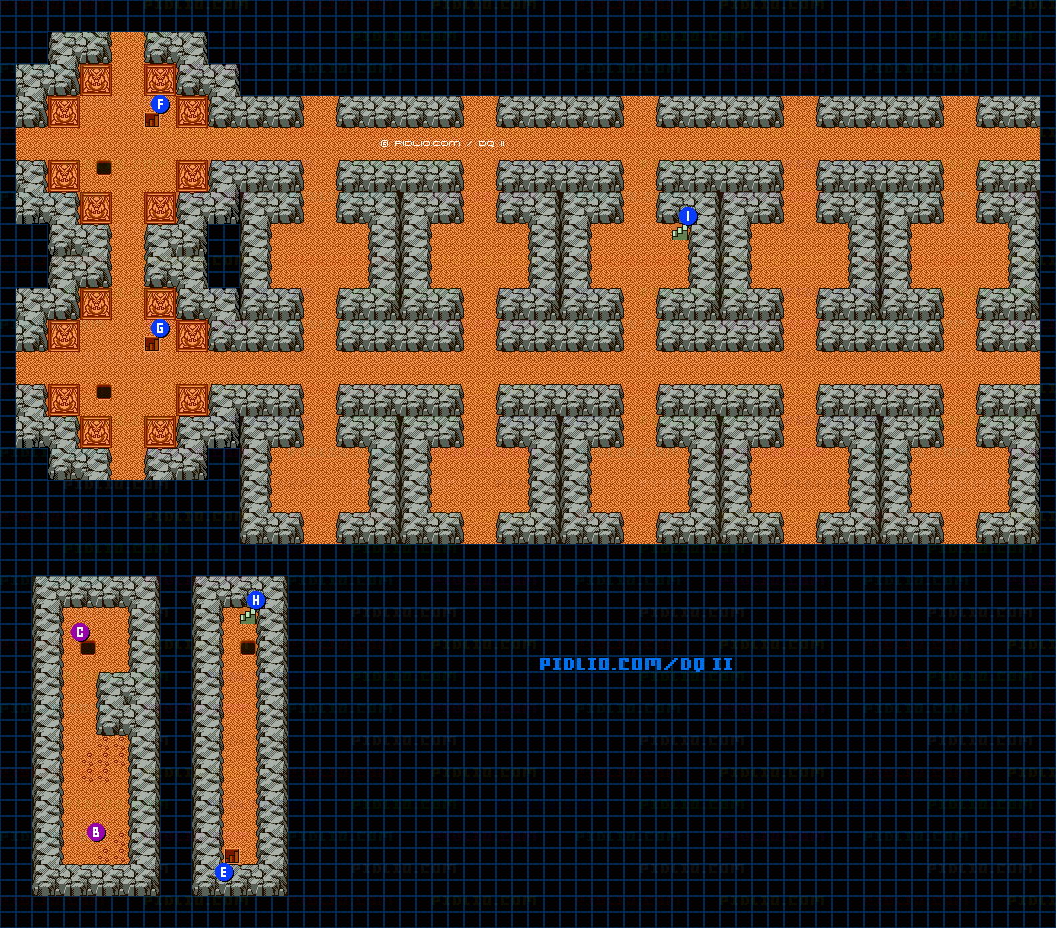Click the blue E map marker
The height and width of the screenshot is (928, 1056).
(x=224, y=872)
